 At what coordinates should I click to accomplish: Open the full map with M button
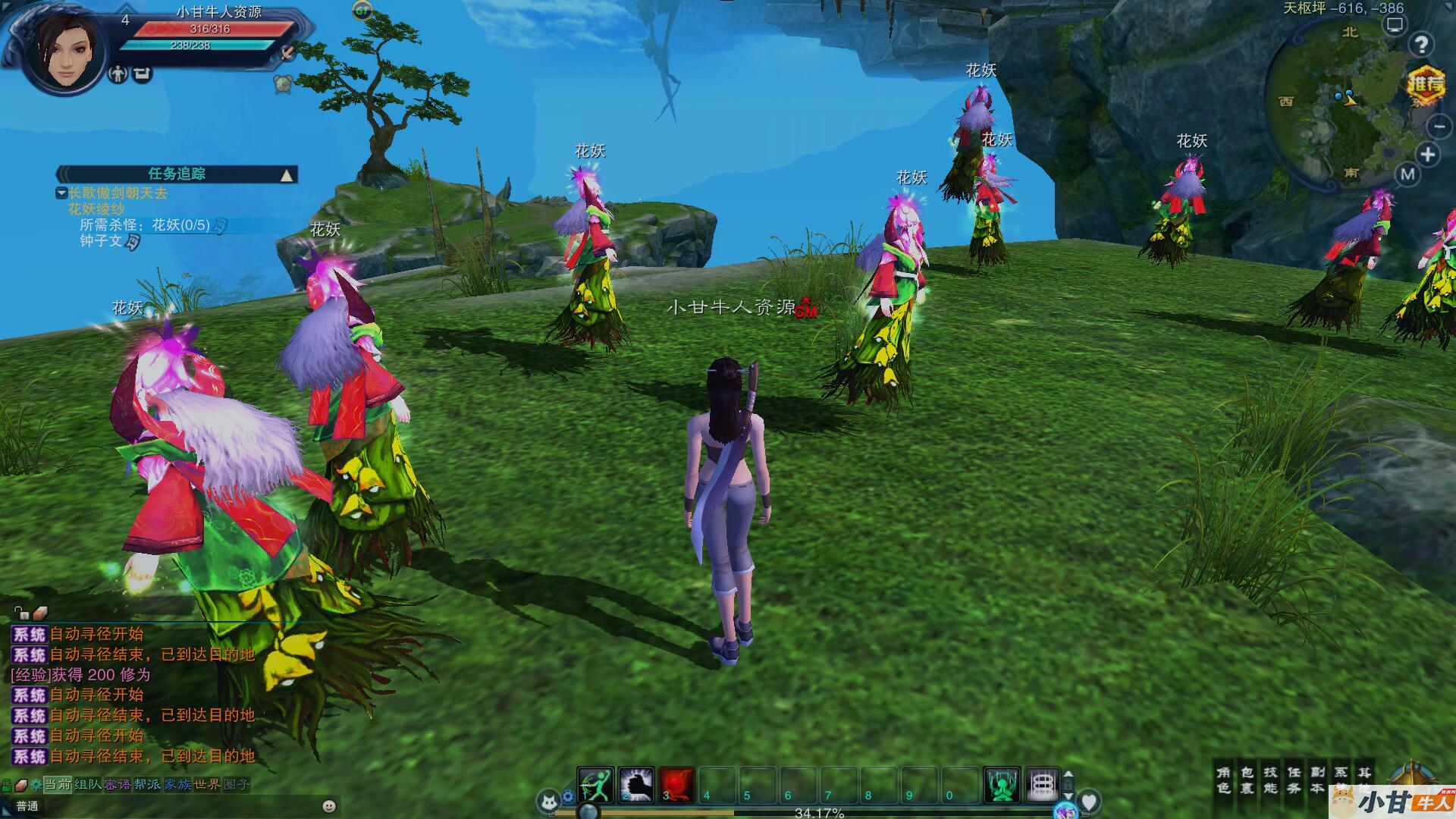click(x=1407, y=174)
